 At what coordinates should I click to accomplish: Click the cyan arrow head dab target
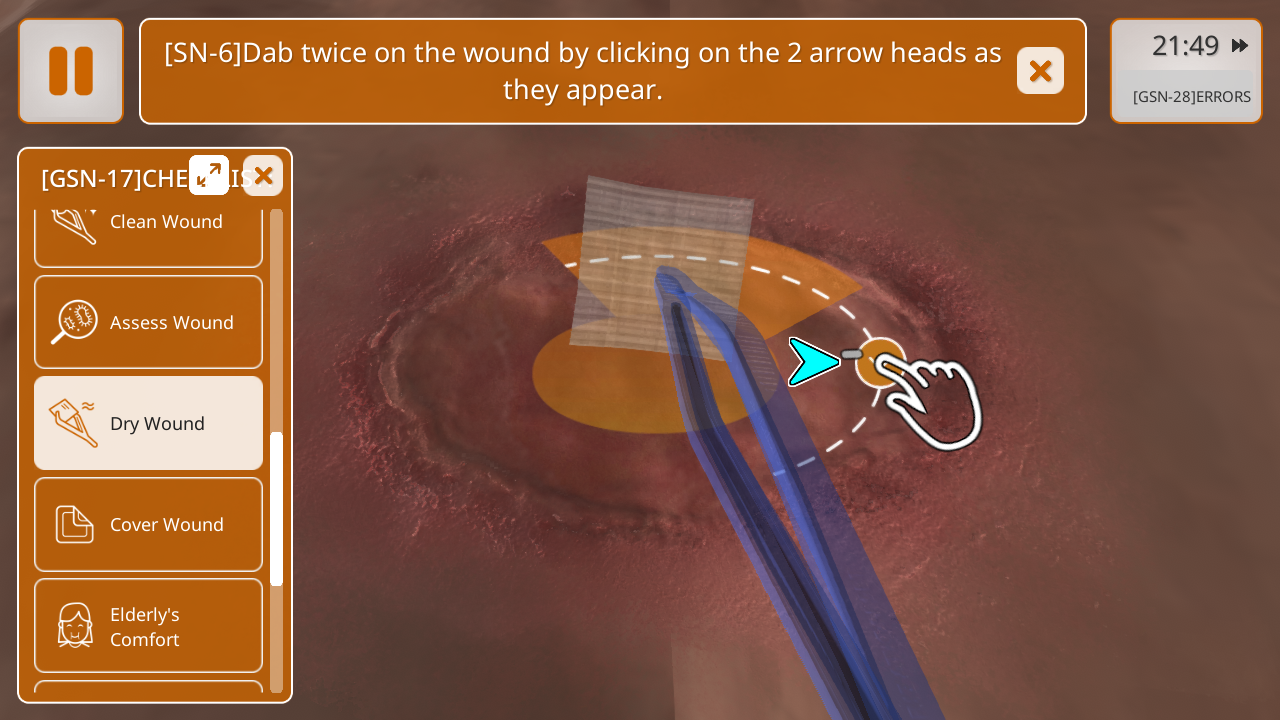coord(813,362)
